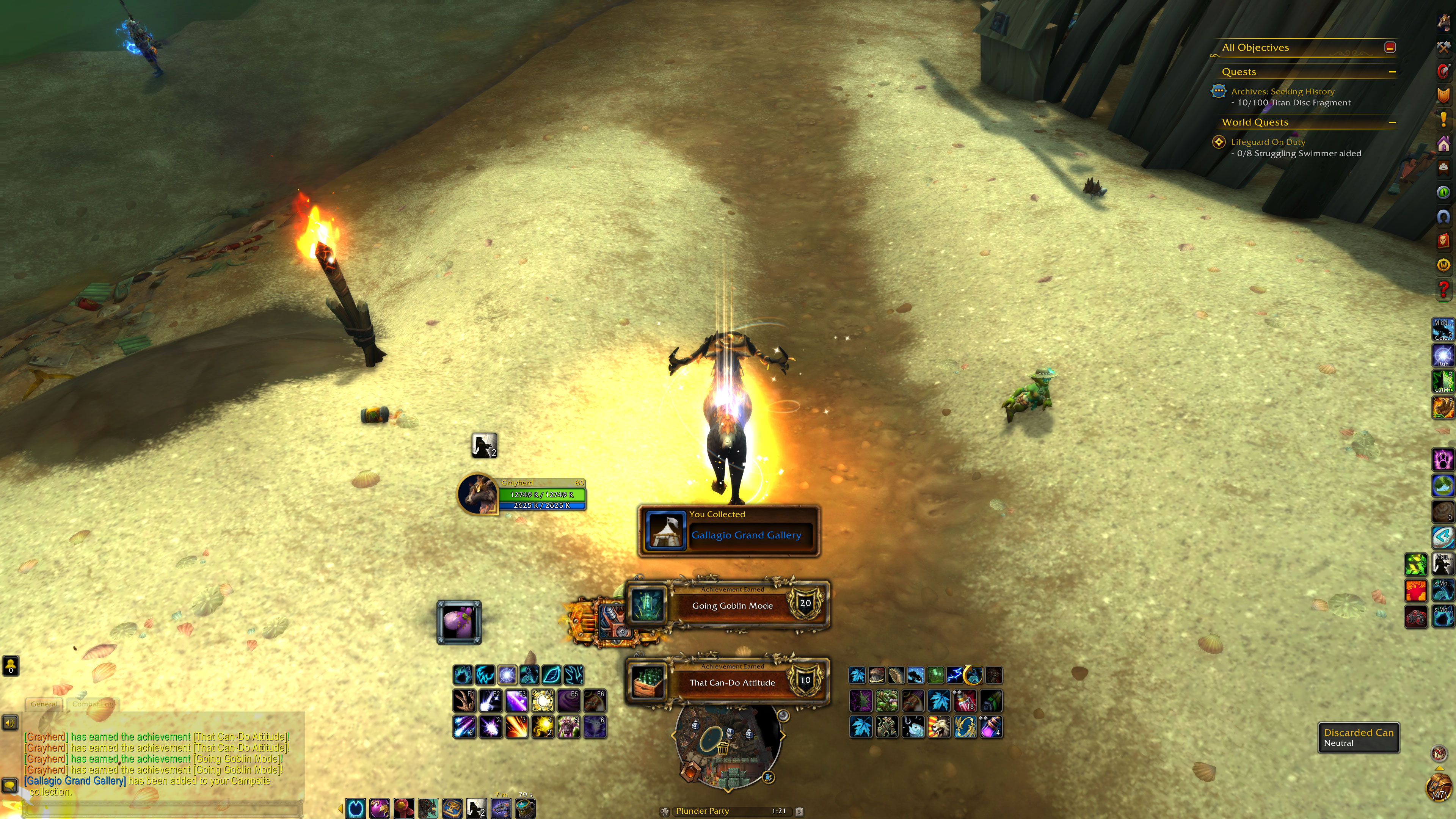Click the Gallagio Grand Gallery collected toast
The height and width of the screenshot is (819, 1456).
[x=728, y=531]
